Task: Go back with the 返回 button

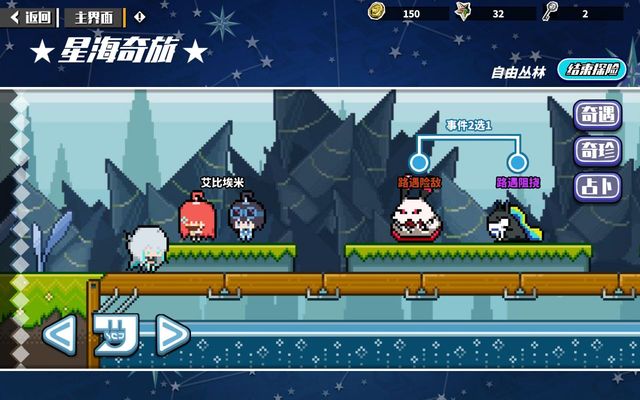Action: pyautogui.click(x=31, y=16)
